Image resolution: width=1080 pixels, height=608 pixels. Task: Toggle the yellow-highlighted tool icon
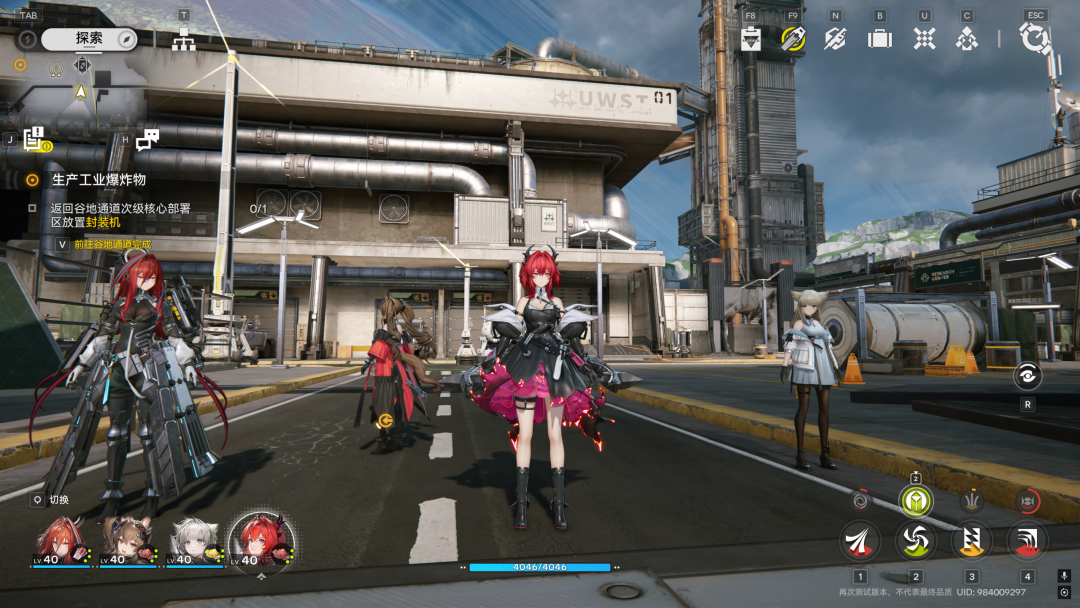pos(793,38)
